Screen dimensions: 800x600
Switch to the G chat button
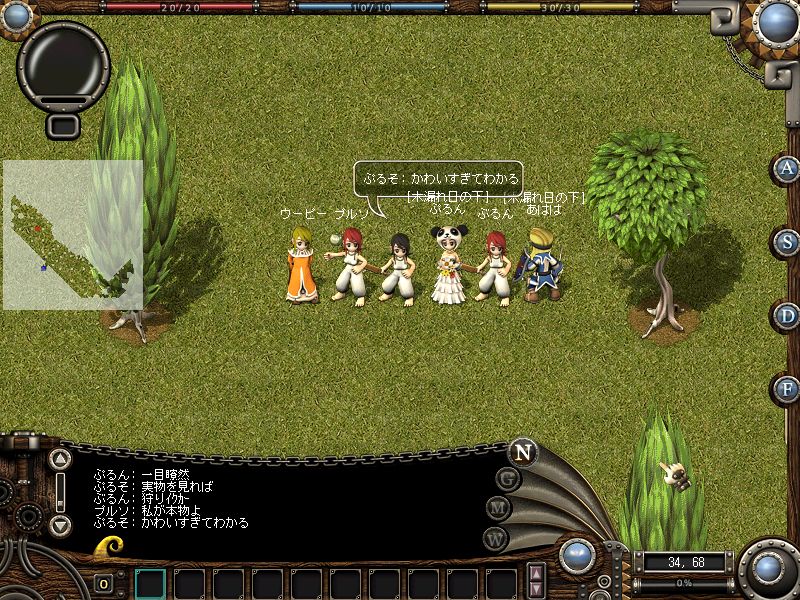(508, 478)
